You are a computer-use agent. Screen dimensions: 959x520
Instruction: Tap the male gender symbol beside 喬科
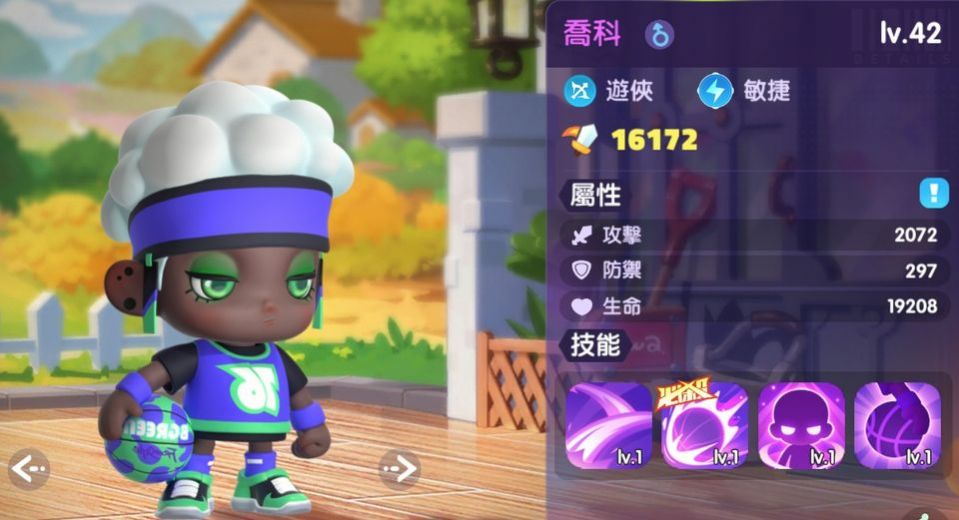coord(659,35)
